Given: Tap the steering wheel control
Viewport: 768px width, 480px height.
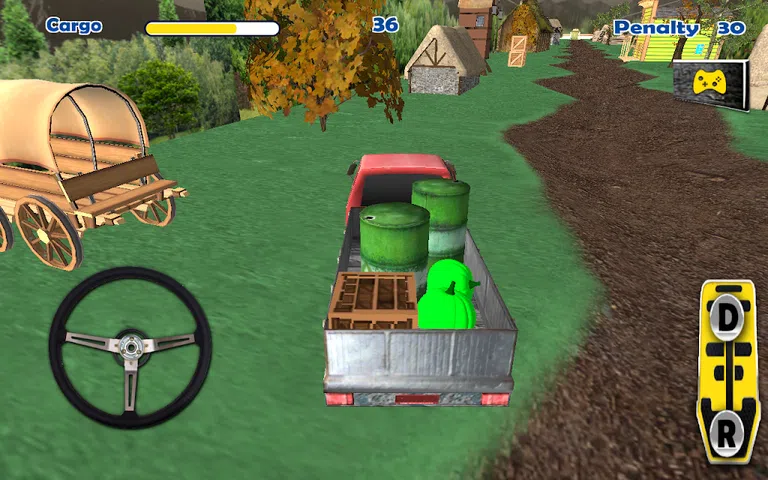Looking at the screenshot, I should pyautogui.click(x=130, y=346).
